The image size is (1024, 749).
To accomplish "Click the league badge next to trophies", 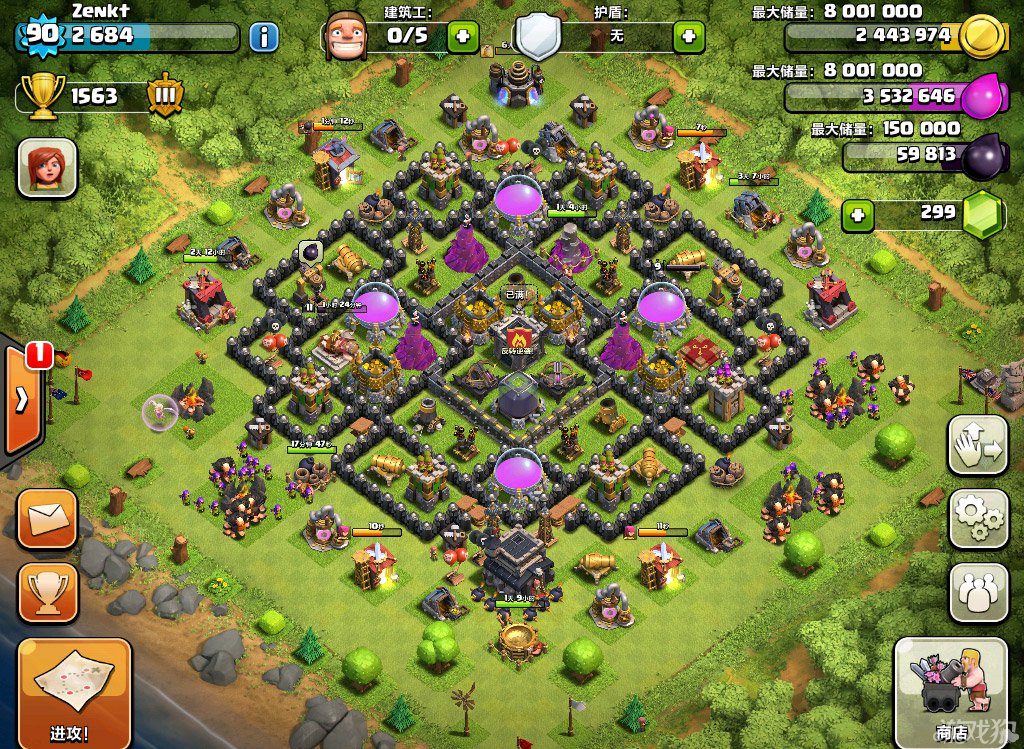I will [x=164, y=96].
